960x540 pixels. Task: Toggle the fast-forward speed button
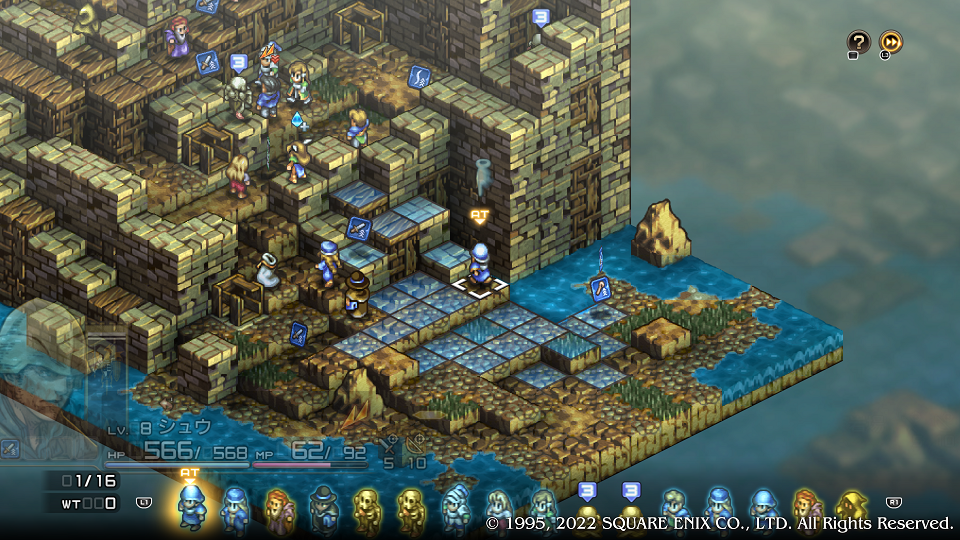click(891, 42)
